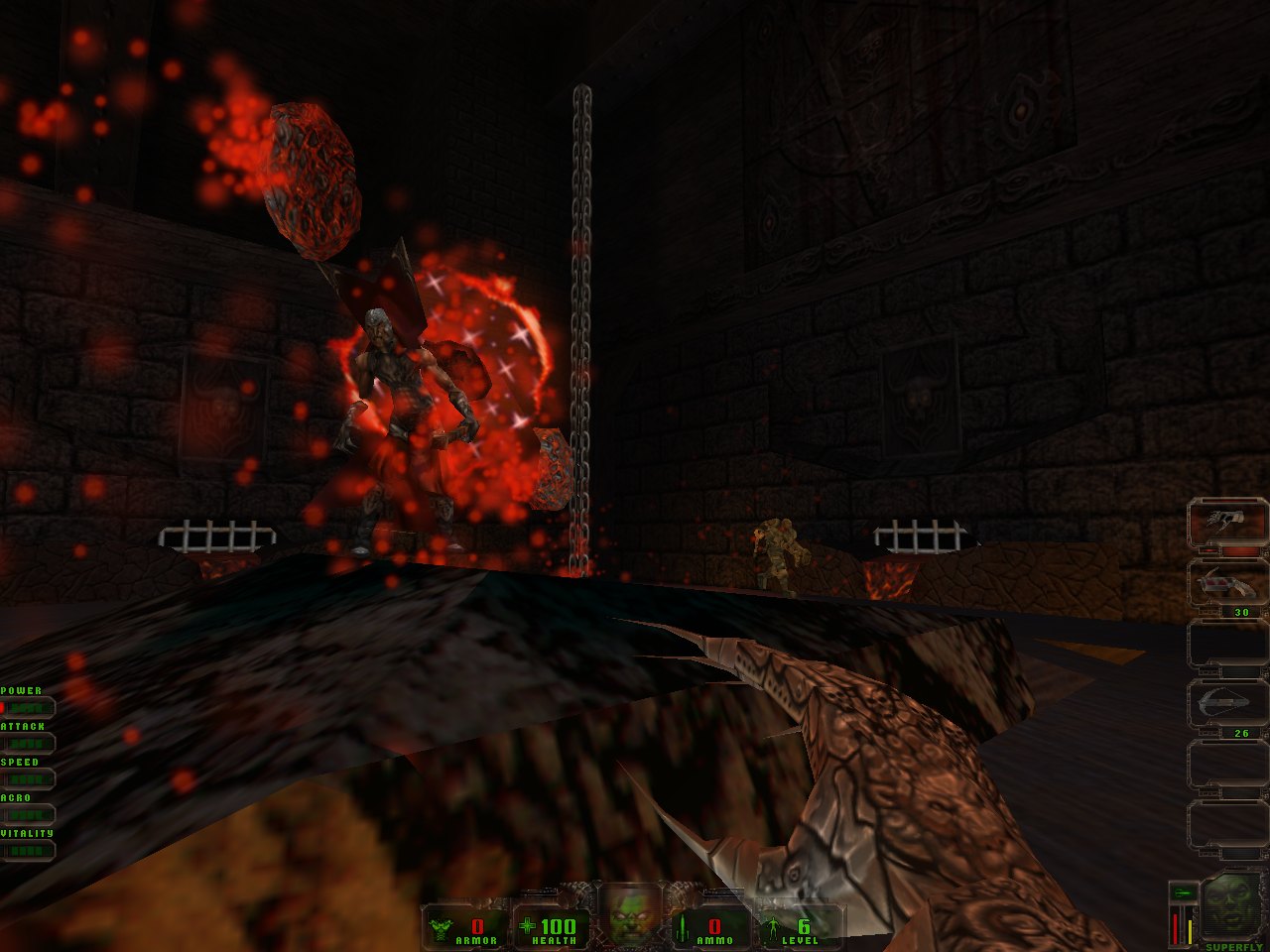Open the SPEED stat panel
1270x952 pixels.
pos(27,778)
